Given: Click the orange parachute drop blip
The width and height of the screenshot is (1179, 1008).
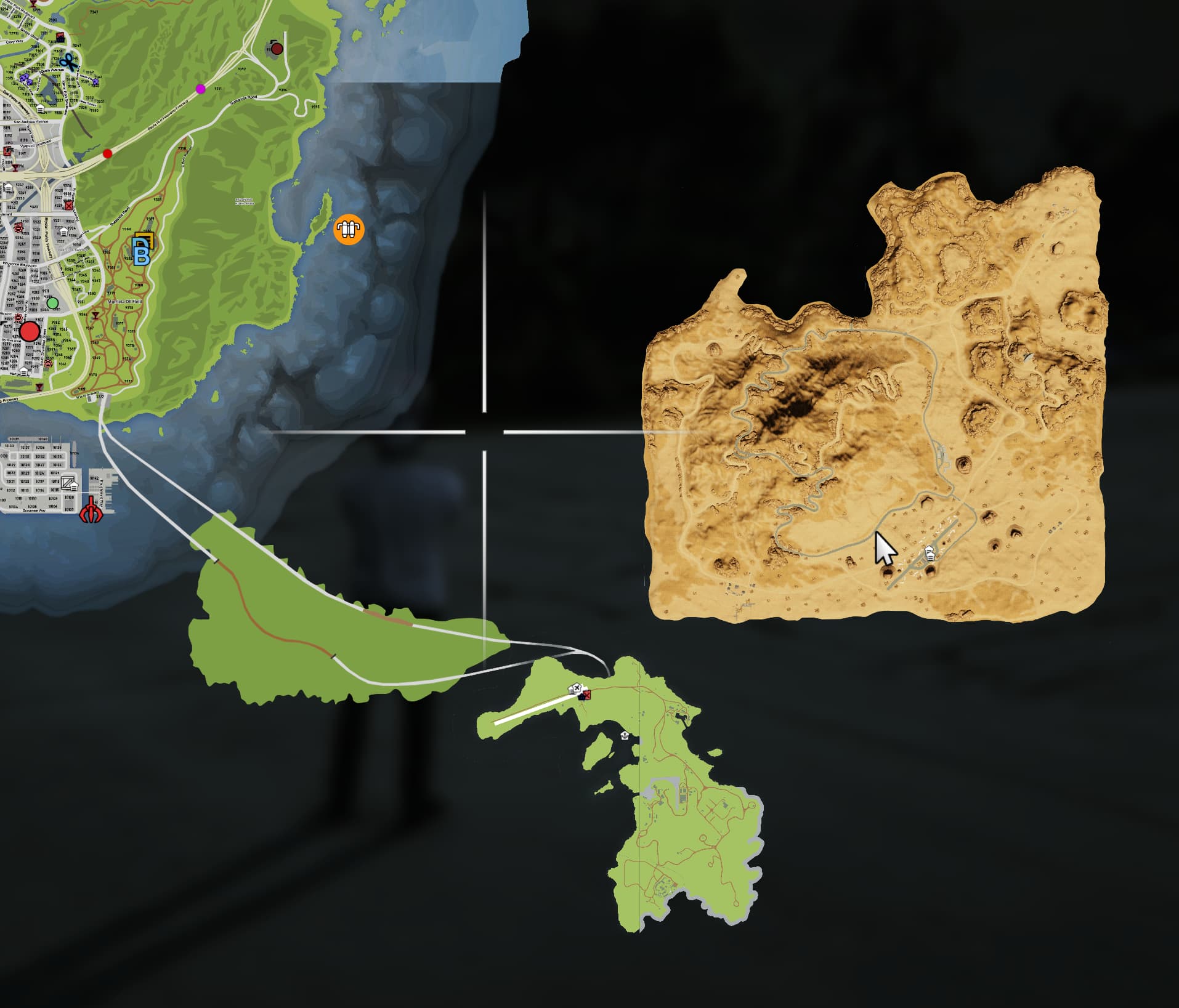Looking at the screenshot, I should pyautogui.click(x=349, y=228).
